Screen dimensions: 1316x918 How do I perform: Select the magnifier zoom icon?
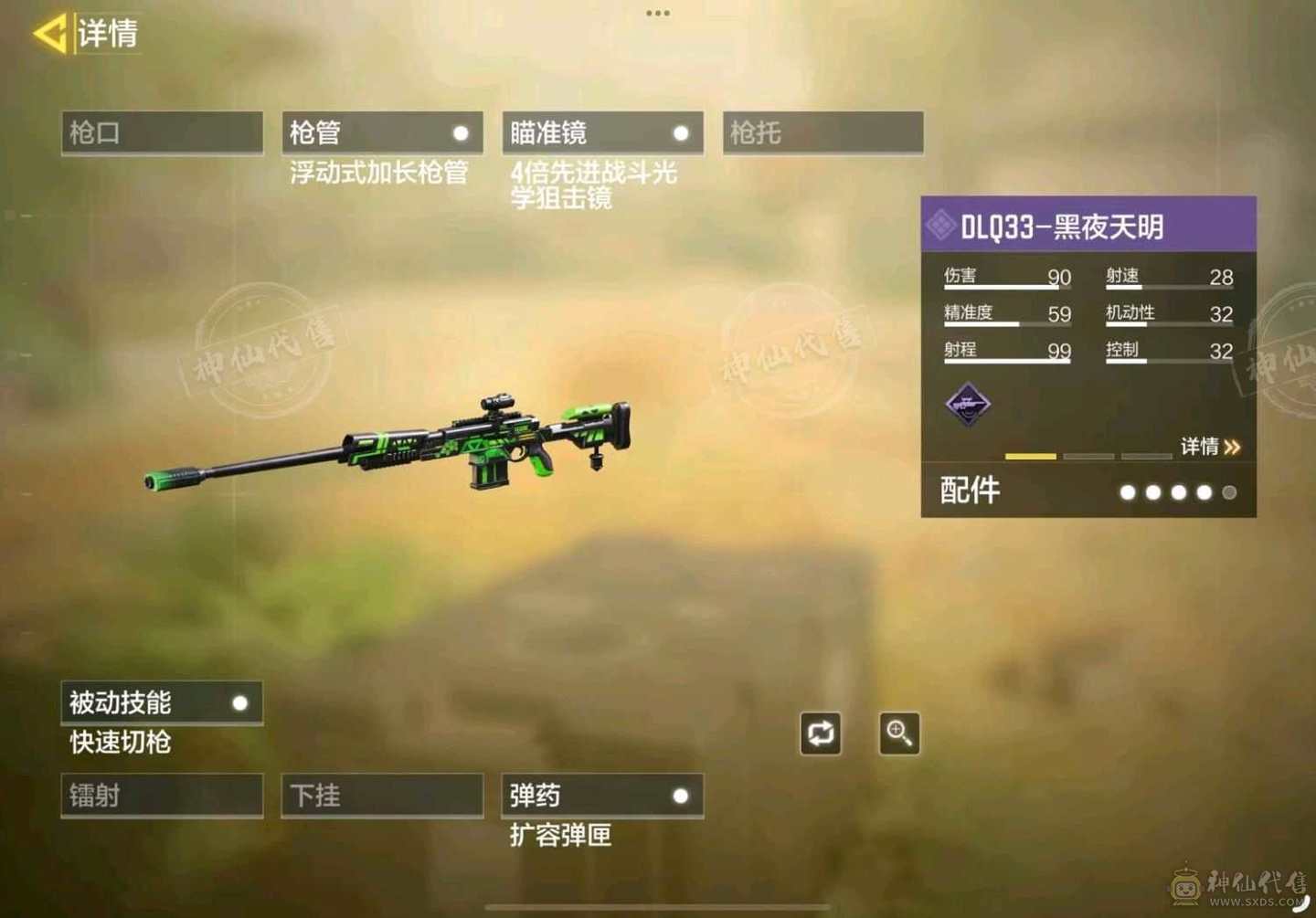[898, 733]
